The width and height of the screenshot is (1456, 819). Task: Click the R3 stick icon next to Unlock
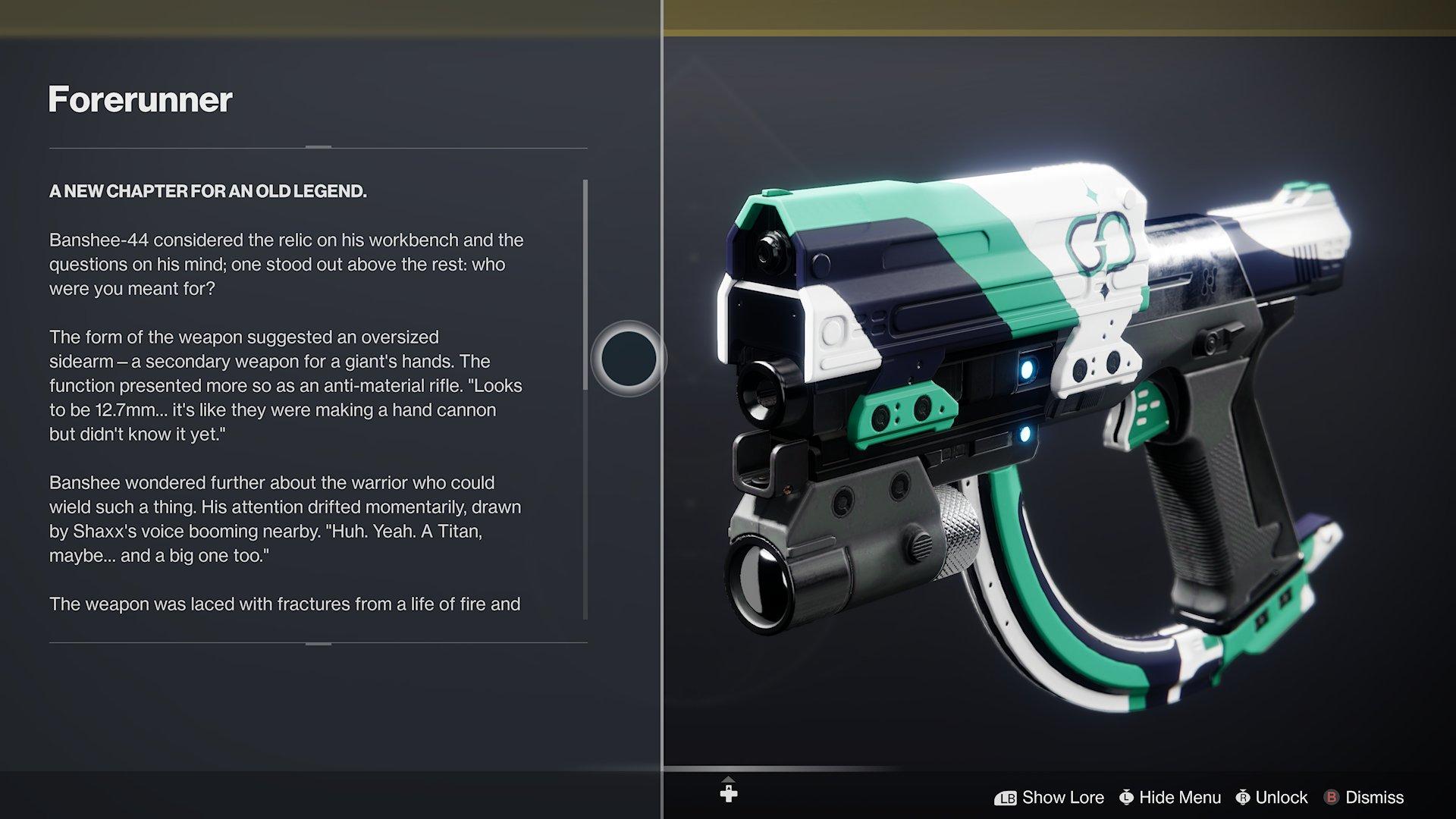[1242, 796]
